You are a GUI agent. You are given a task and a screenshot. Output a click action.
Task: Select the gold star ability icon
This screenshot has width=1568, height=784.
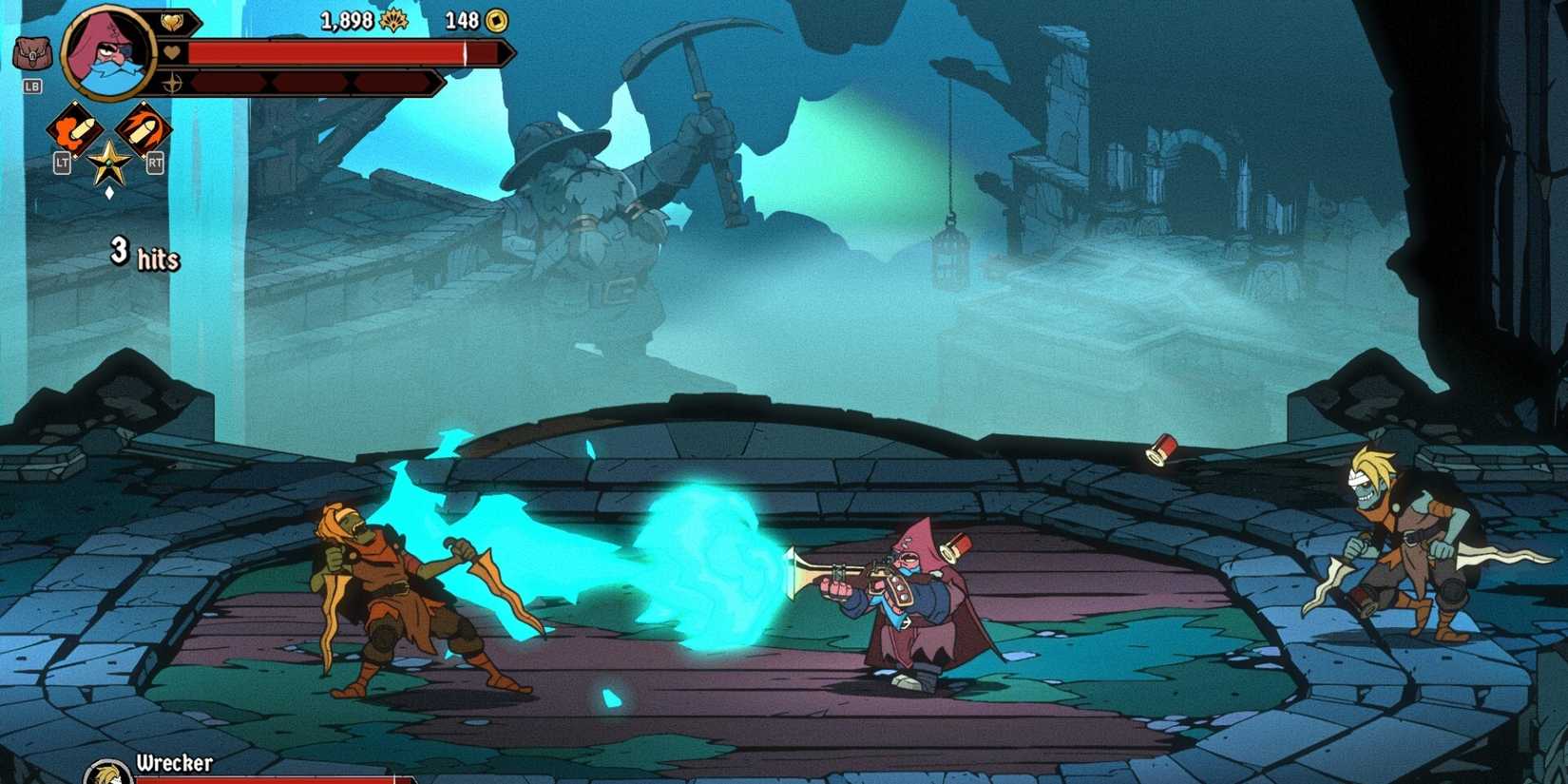[108, 163]
